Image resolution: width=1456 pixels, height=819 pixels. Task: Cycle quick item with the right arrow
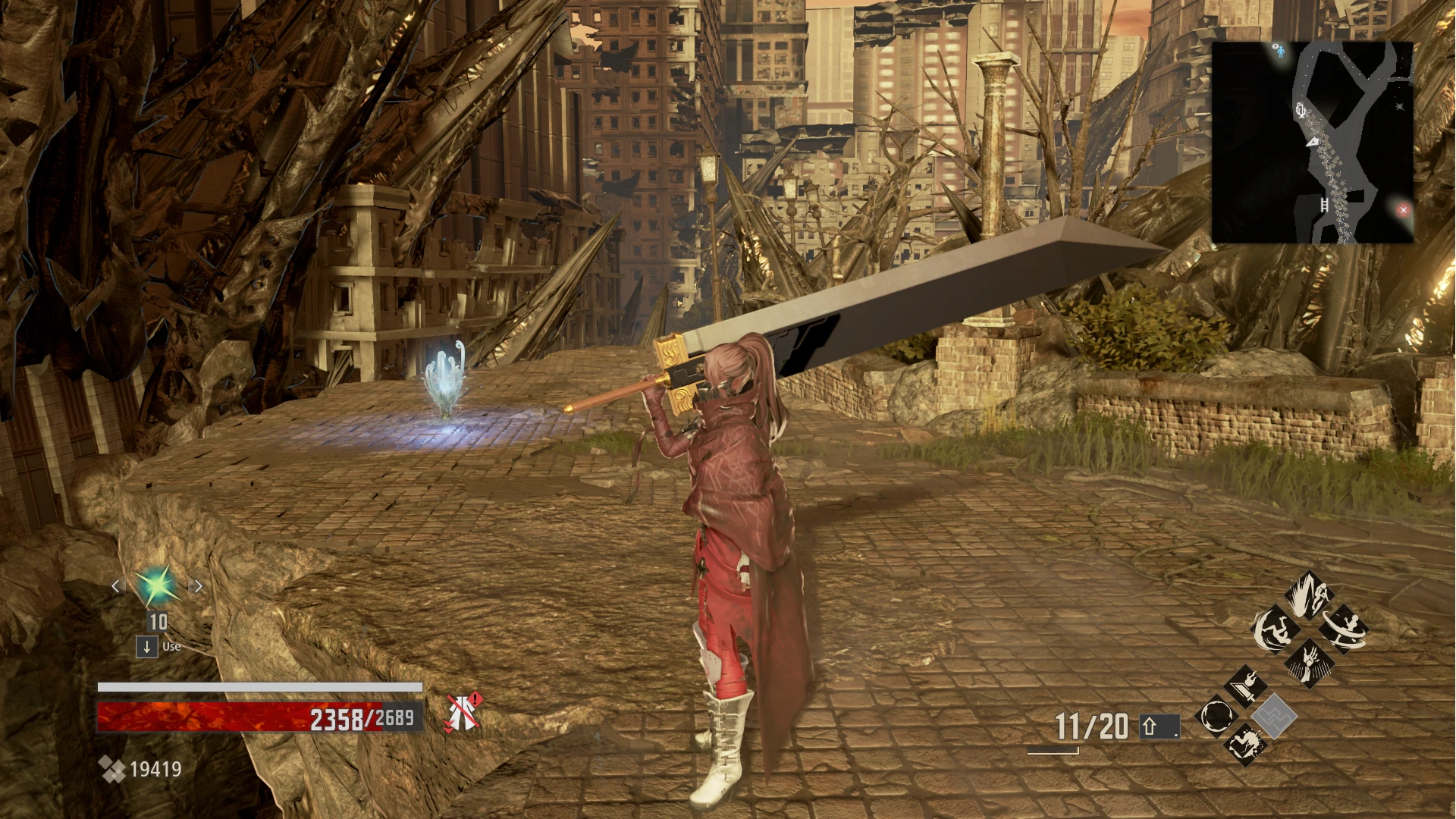coord(197,586)
